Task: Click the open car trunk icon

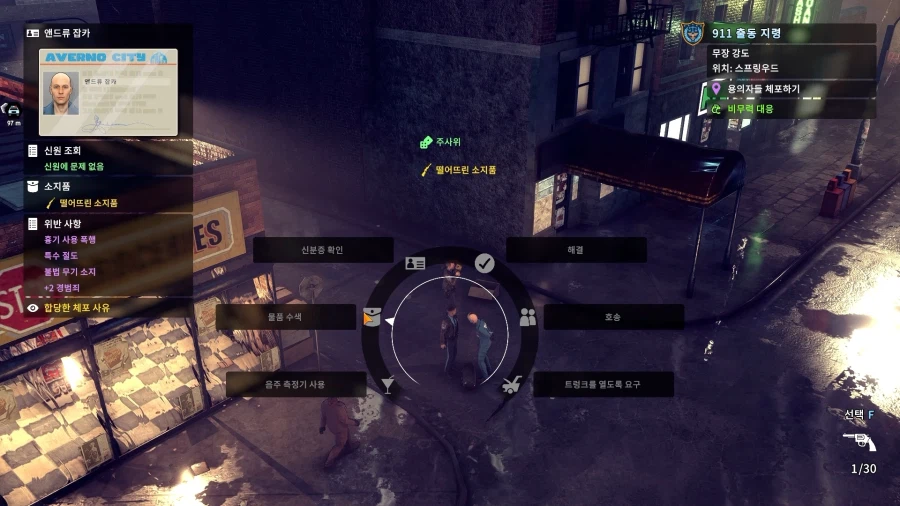Action: 511,384
